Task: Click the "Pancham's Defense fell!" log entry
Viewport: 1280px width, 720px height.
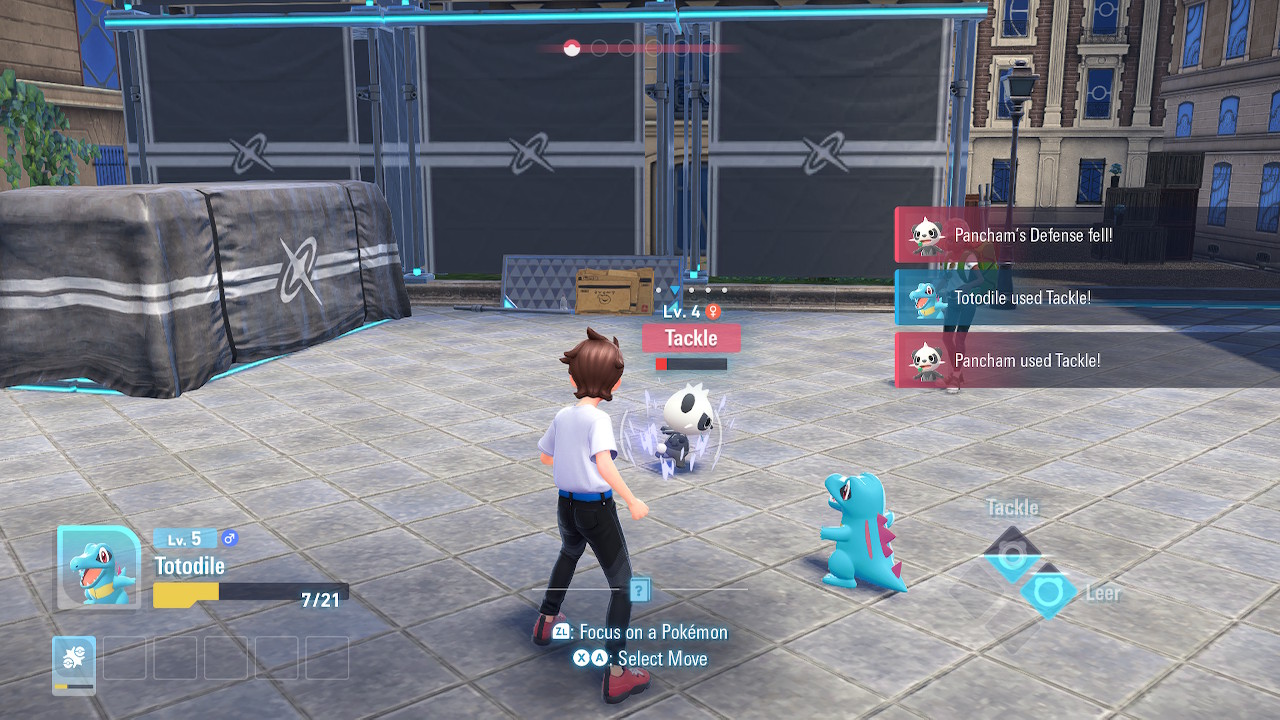Action: click(1033, 236)
